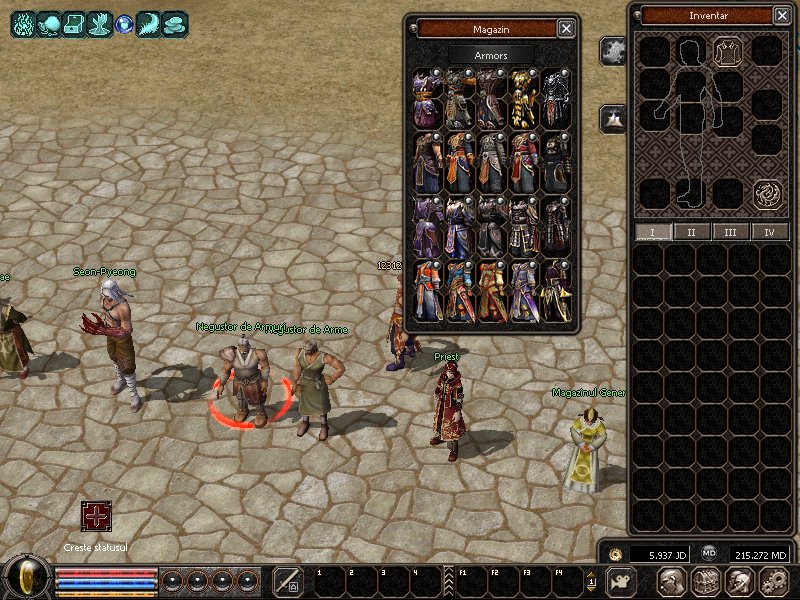Select inventory page I tab
Screen dimensions: 800x600
click(x=652, y=232)
